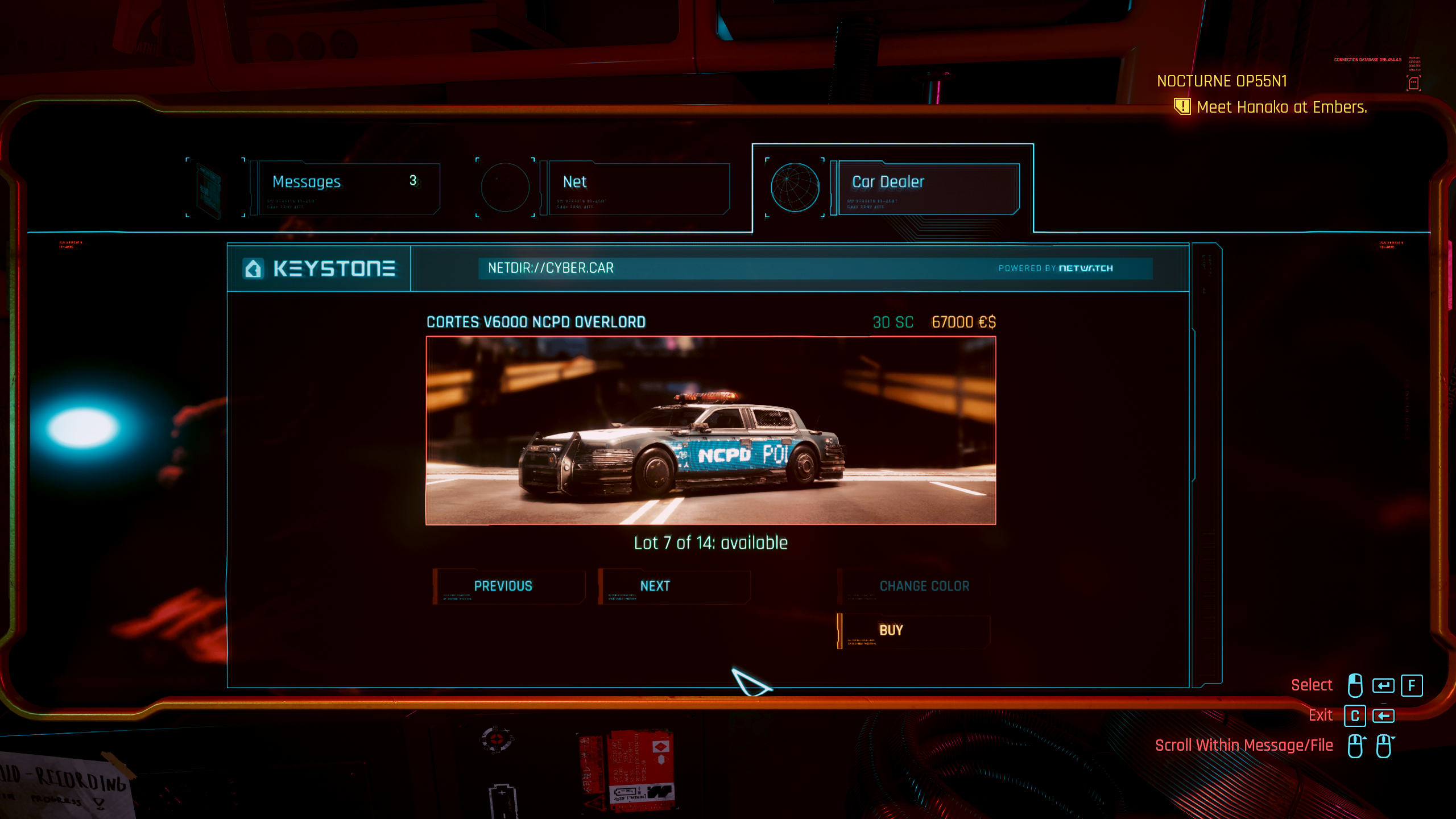Image resolution: width=1456 pixels, height=819 pixels.
Task: Show the NEXT vehicle lot
Action: tap(673, 586)
